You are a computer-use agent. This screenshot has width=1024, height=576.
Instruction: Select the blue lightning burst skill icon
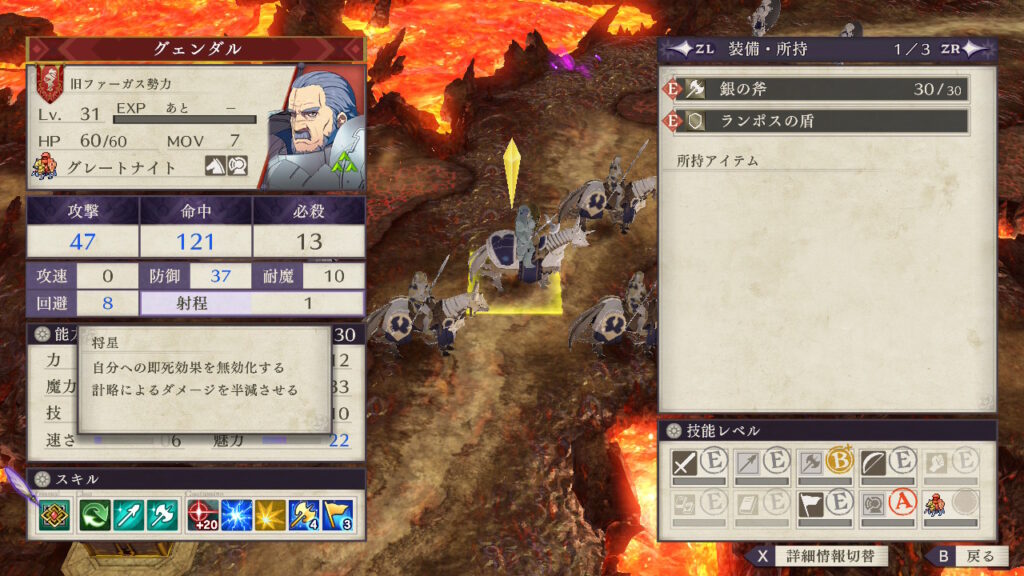(x=236, y=515)
